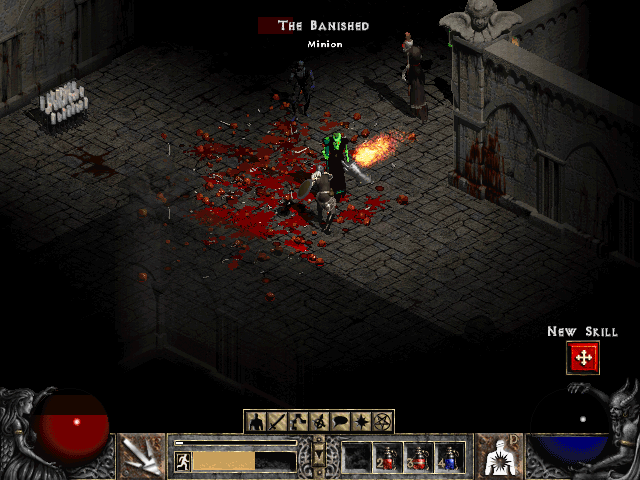Open the skill tree icon

299,421
